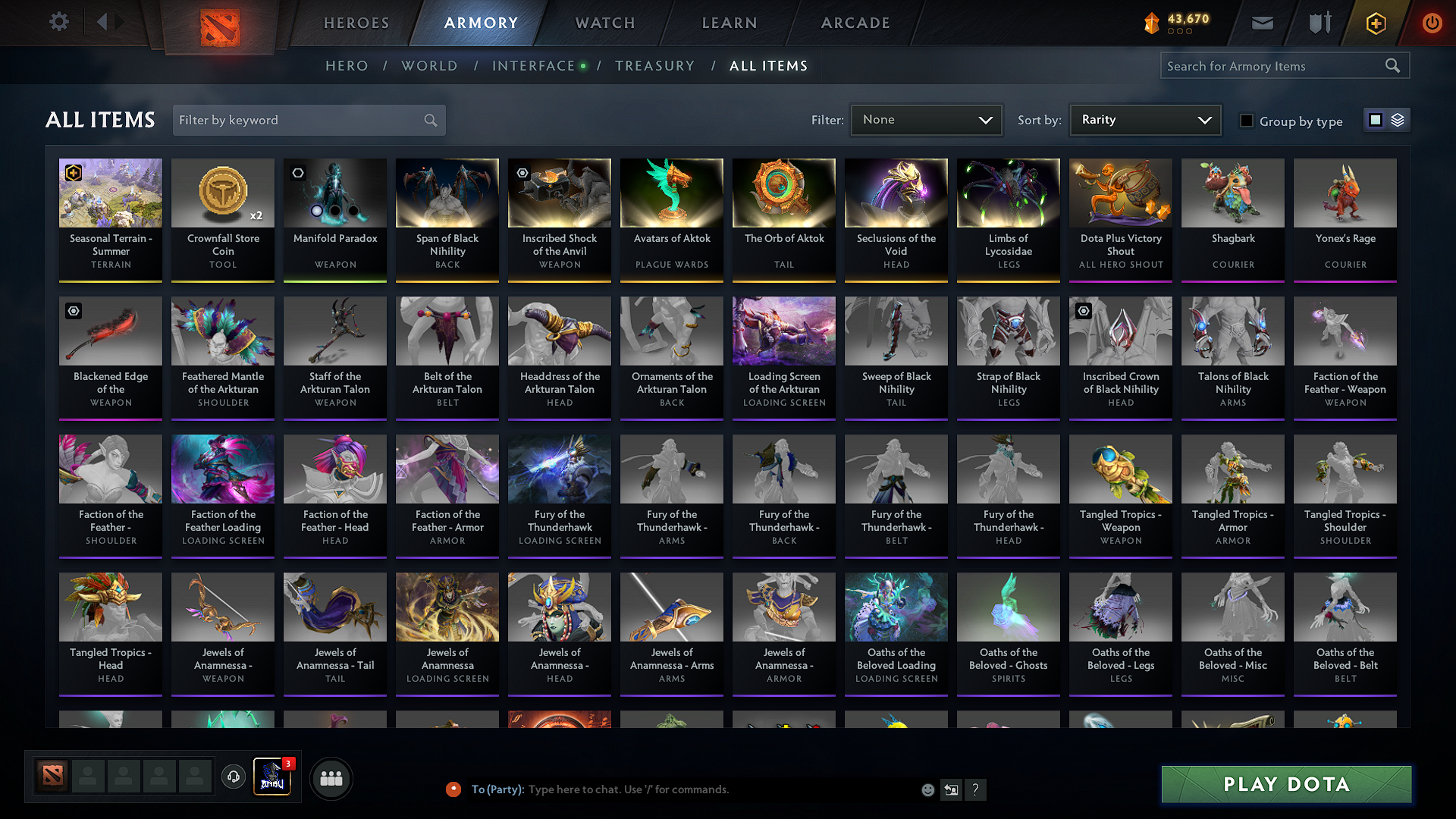Select the voice chat headset icon
The image size is (1456, 819).
point(233,778)
